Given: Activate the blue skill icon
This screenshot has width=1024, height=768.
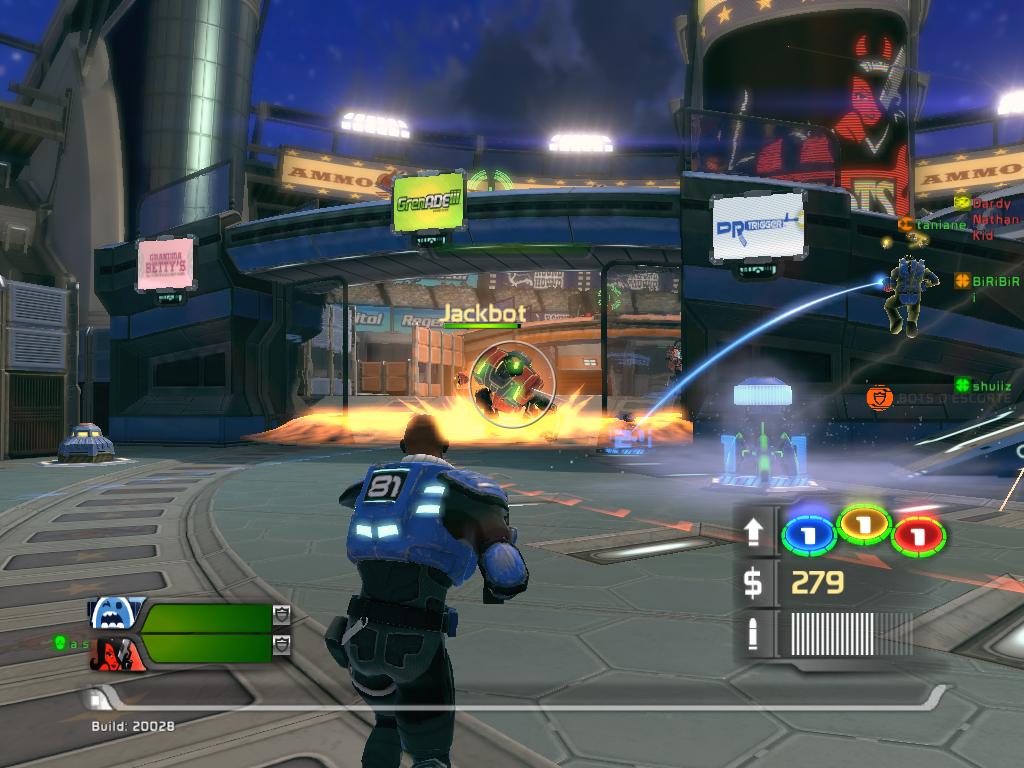Looking at the screenshot, I should (x=807, y=533).
